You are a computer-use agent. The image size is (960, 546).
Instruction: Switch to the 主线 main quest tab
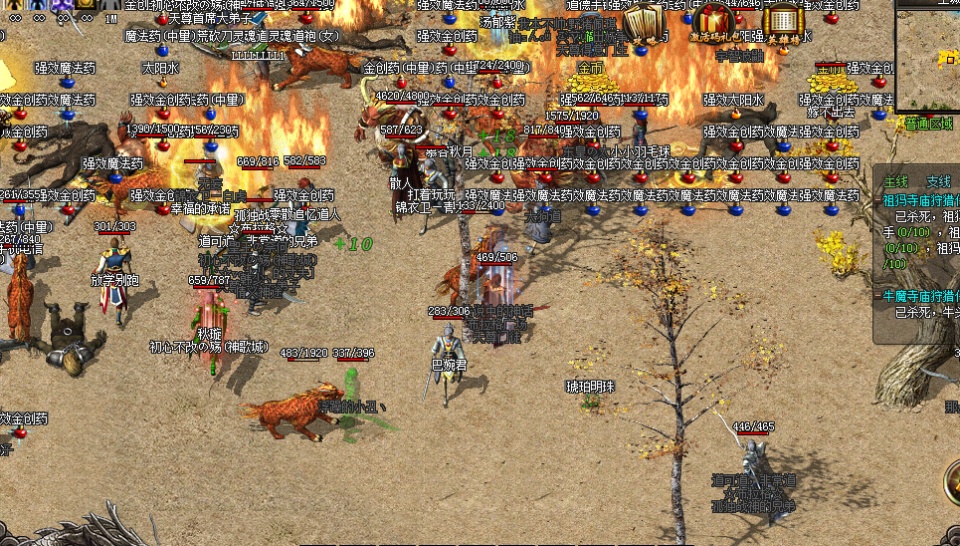click(895, 181)
